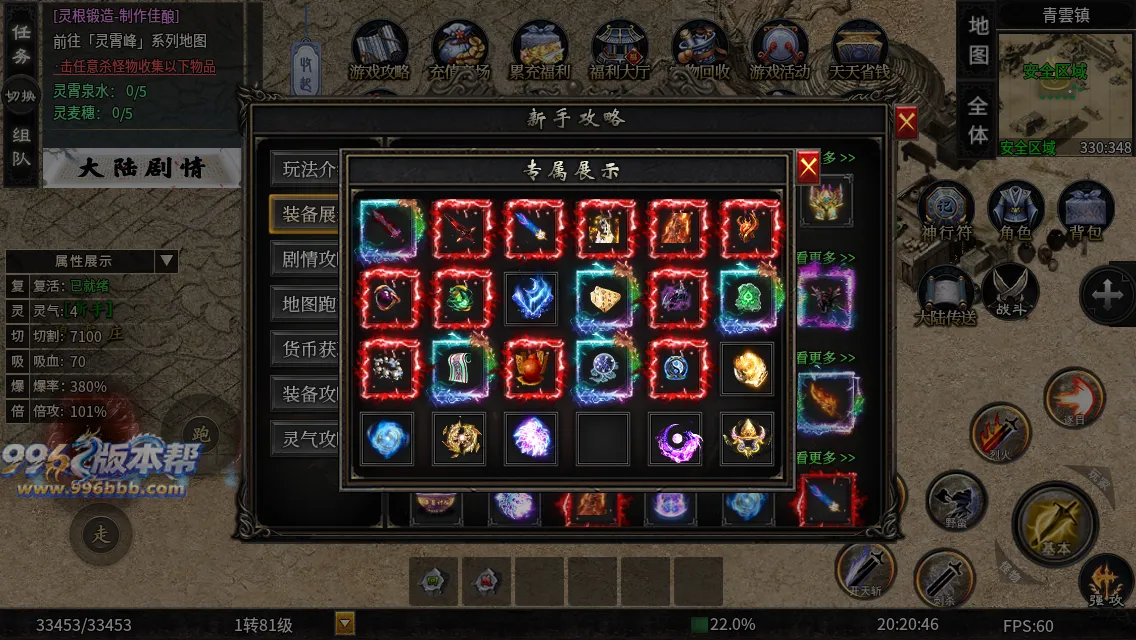This screenshot has height=640, width=1136.
Task: Activate the 基本 basic attack skill
Action: click(x=1055, y=523)
